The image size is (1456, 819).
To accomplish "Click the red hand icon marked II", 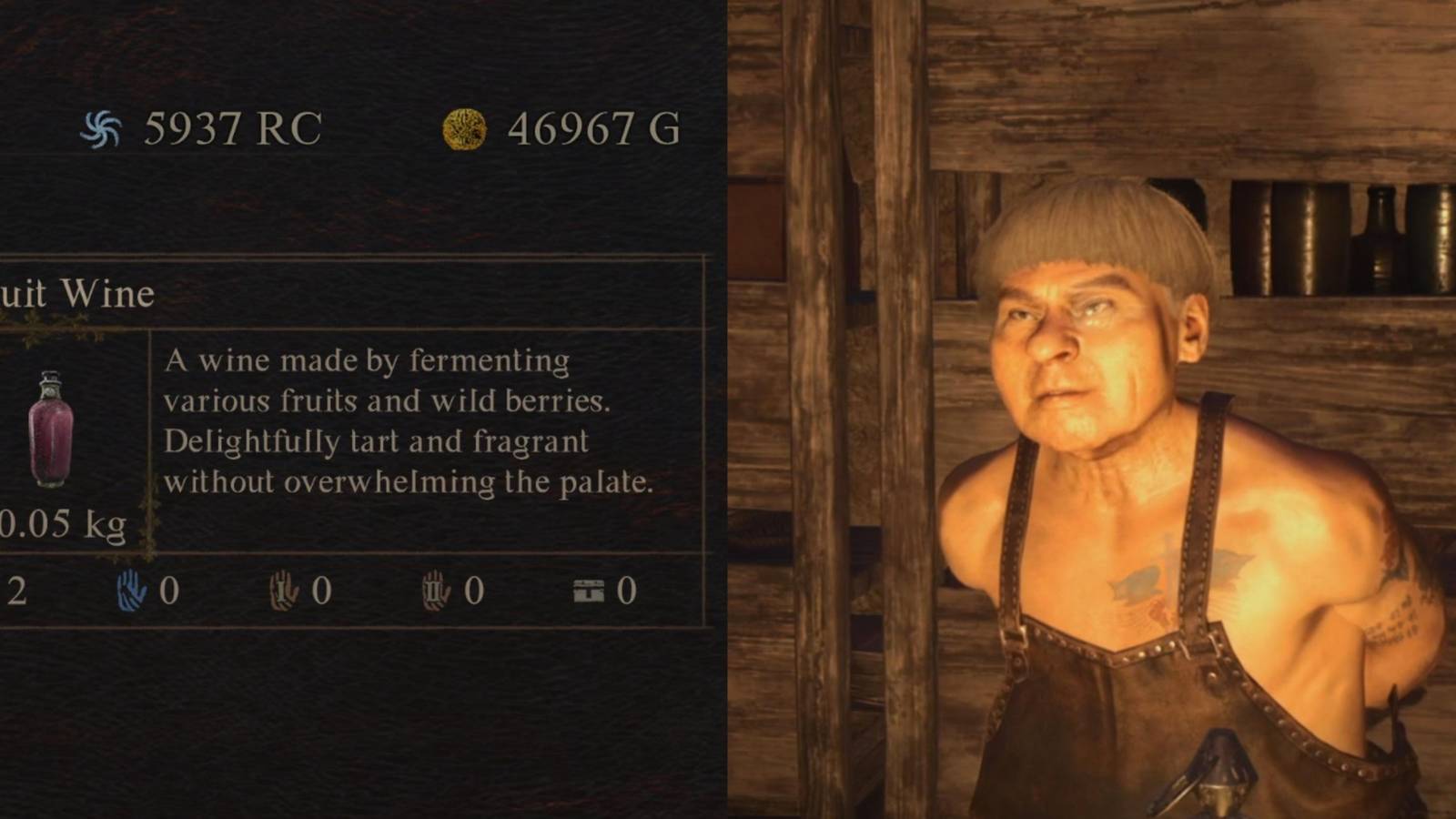I will pyautogui.click(x=434, y=591).
